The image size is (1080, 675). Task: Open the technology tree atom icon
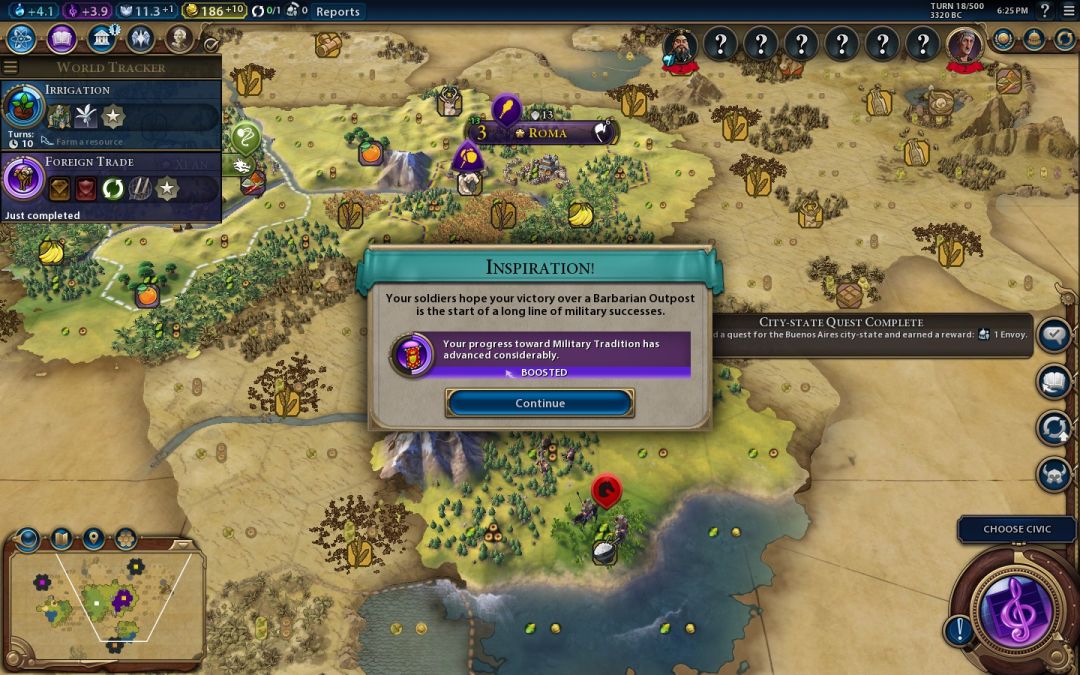click(22, 39)
